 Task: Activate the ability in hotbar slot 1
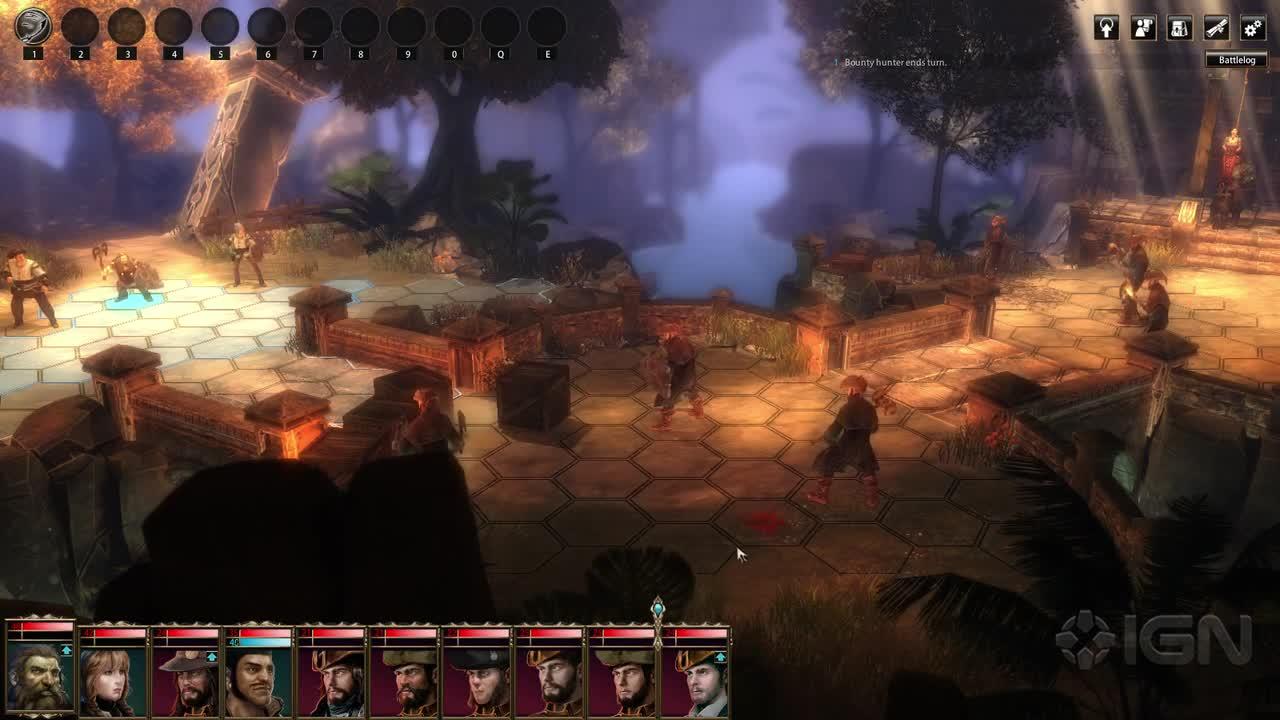tap(33, 27)
